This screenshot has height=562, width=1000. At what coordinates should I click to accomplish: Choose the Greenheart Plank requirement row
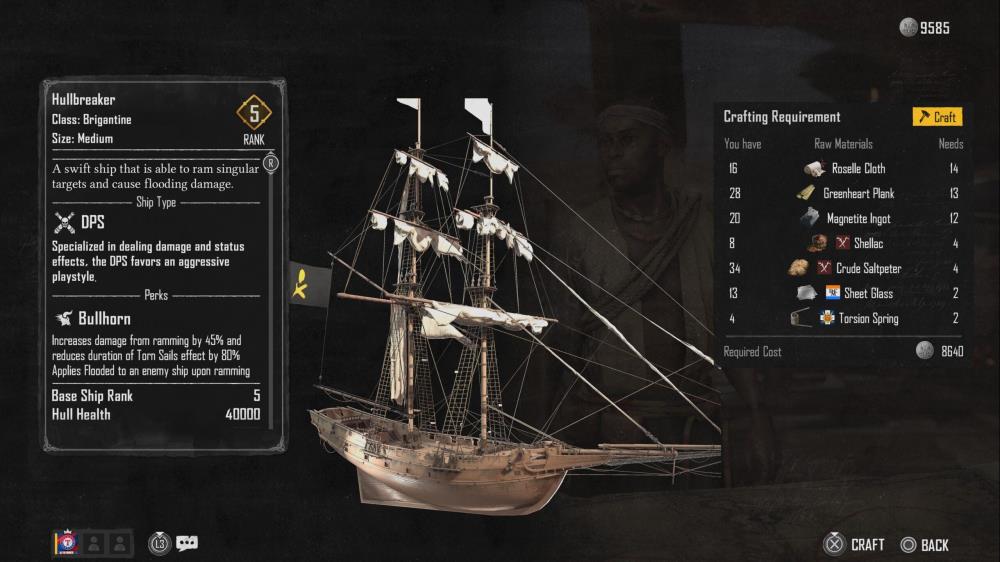tap(857, 194)
